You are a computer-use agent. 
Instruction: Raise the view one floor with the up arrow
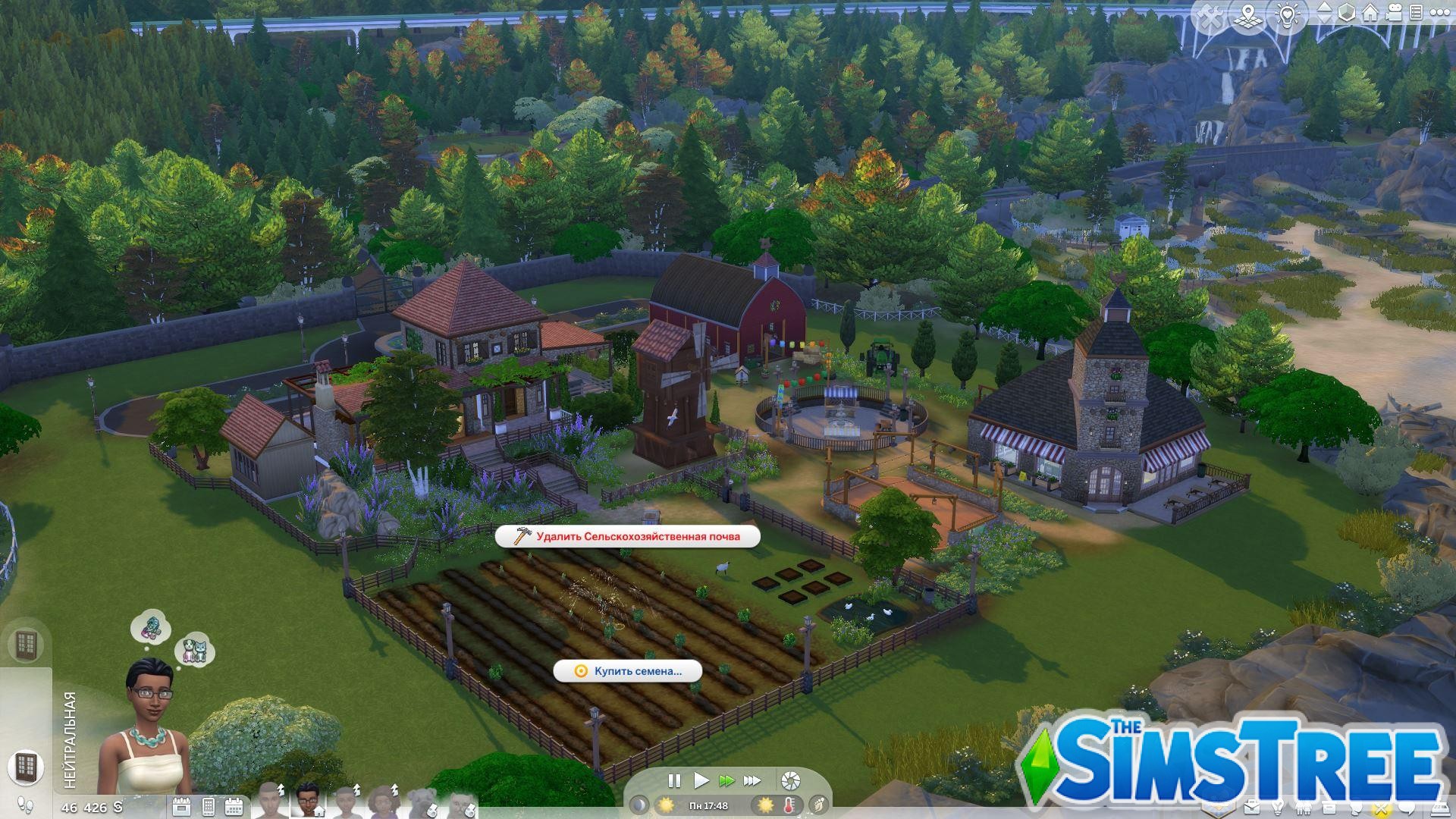coord(1324,8)
